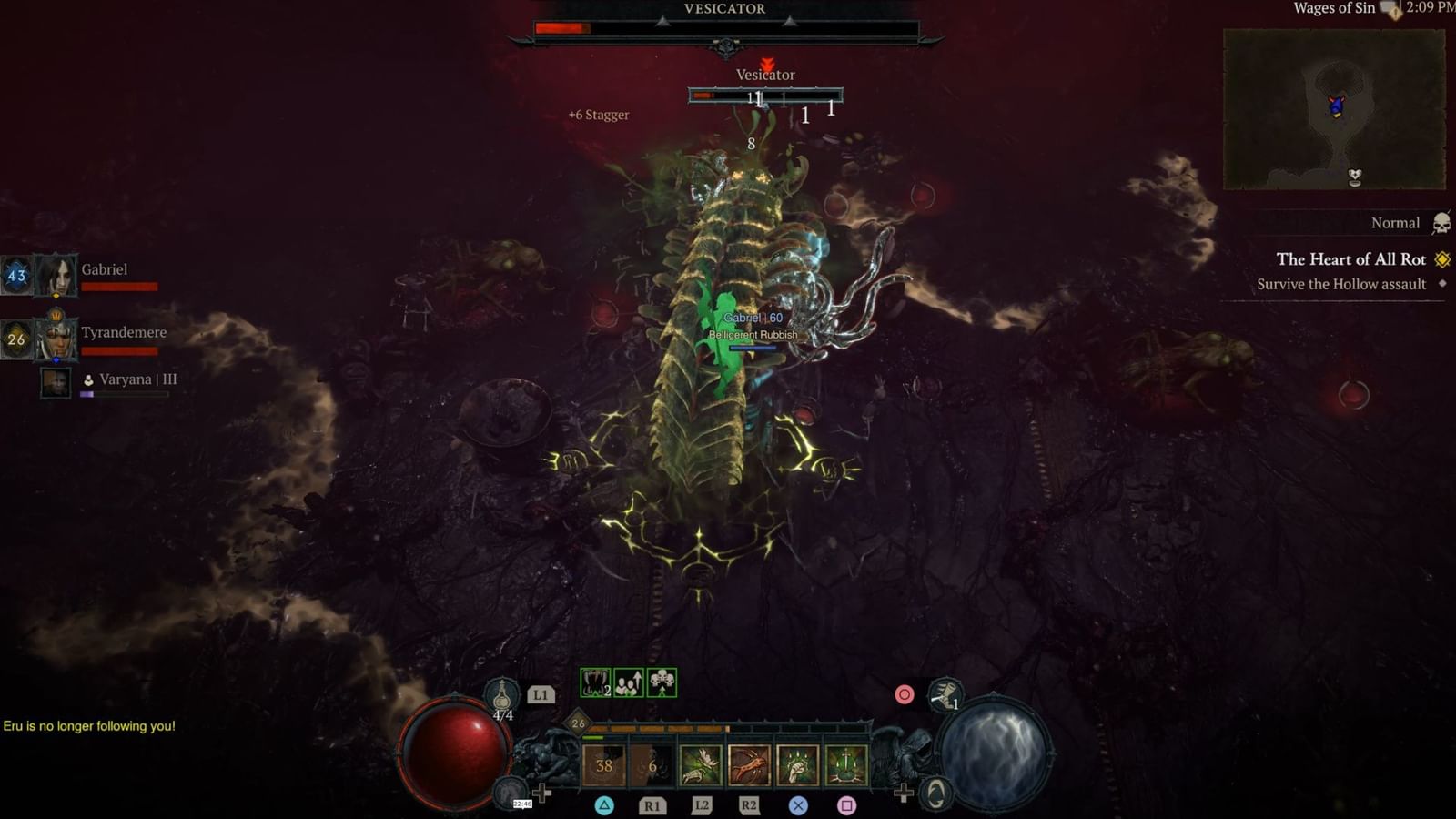Select the skill icon bound to L2
This screenshot has height=819, width=1456.
point(701,764)
